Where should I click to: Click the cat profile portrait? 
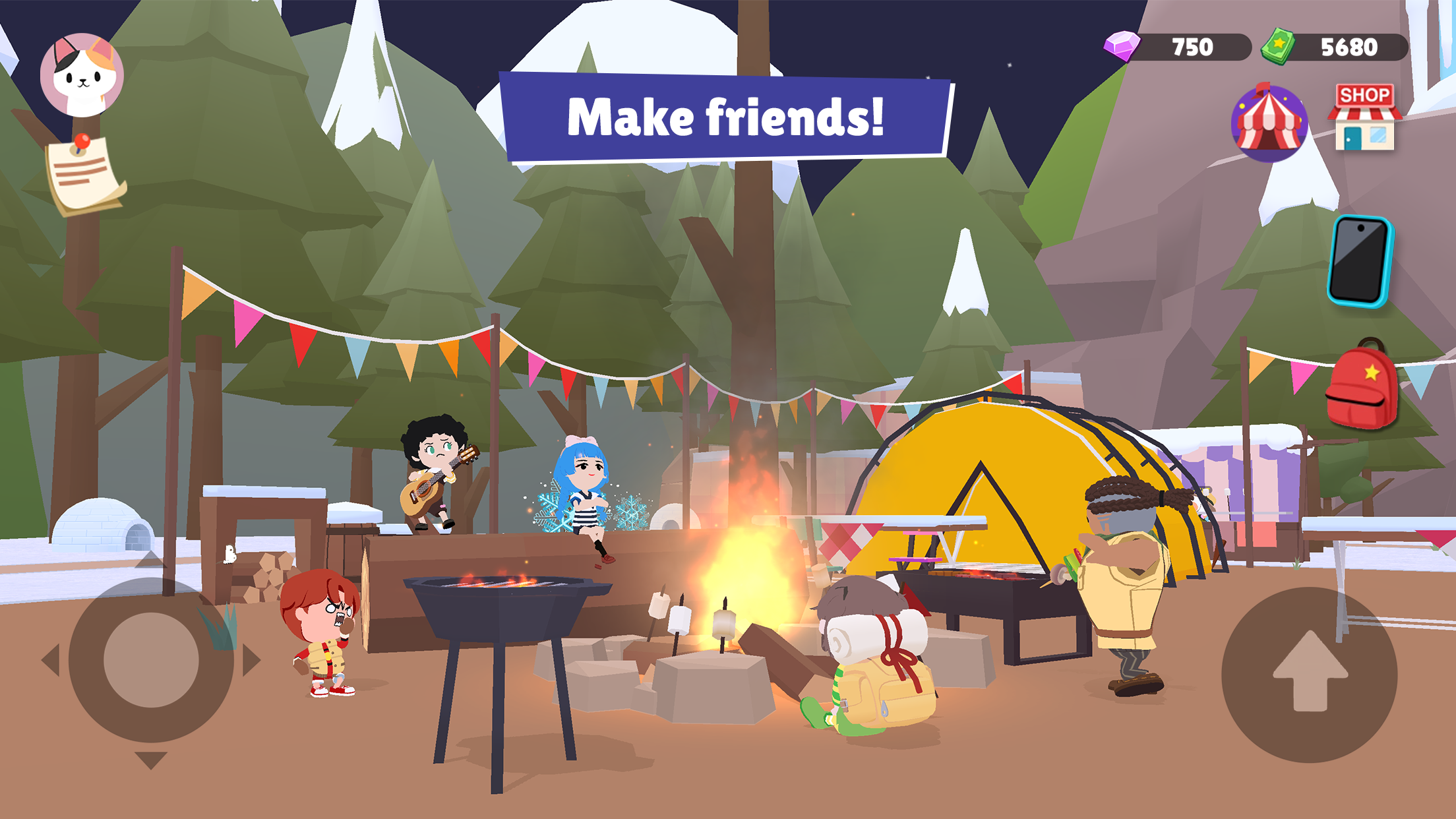pyautogui.click(x=82, y=73)
